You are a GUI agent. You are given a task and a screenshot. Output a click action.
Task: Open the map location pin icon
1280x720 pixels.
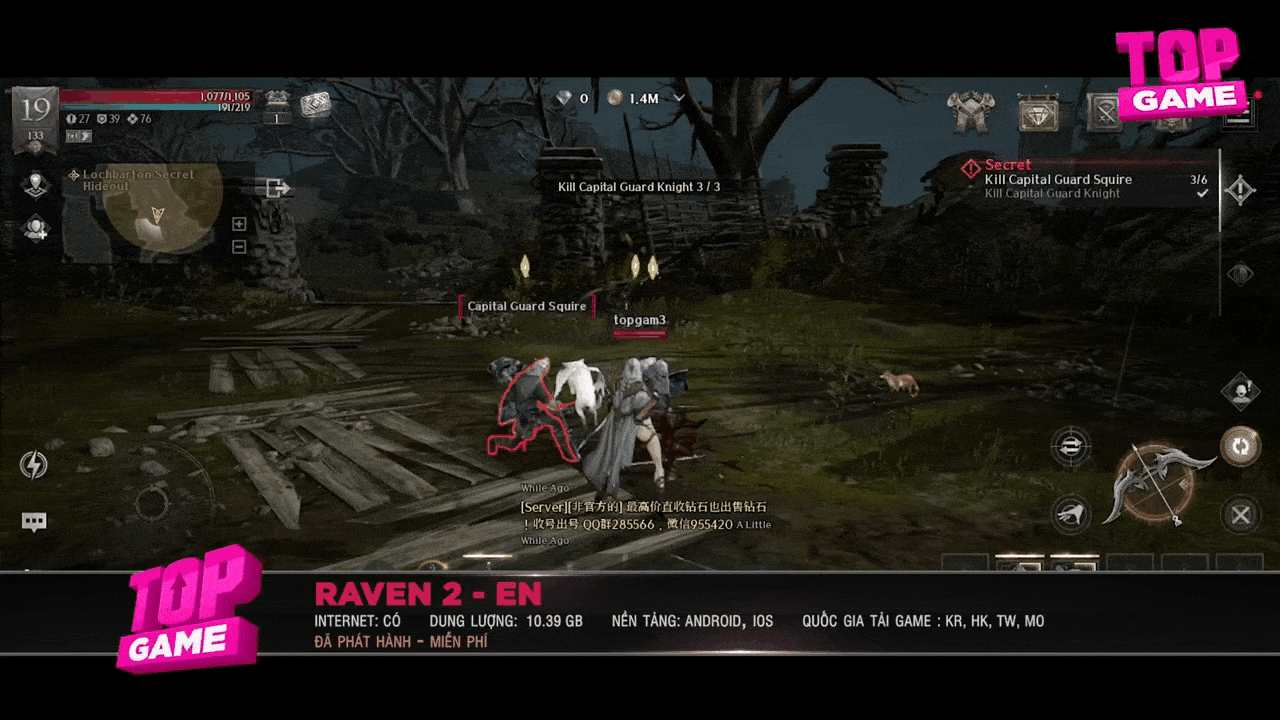coord(36,185)
